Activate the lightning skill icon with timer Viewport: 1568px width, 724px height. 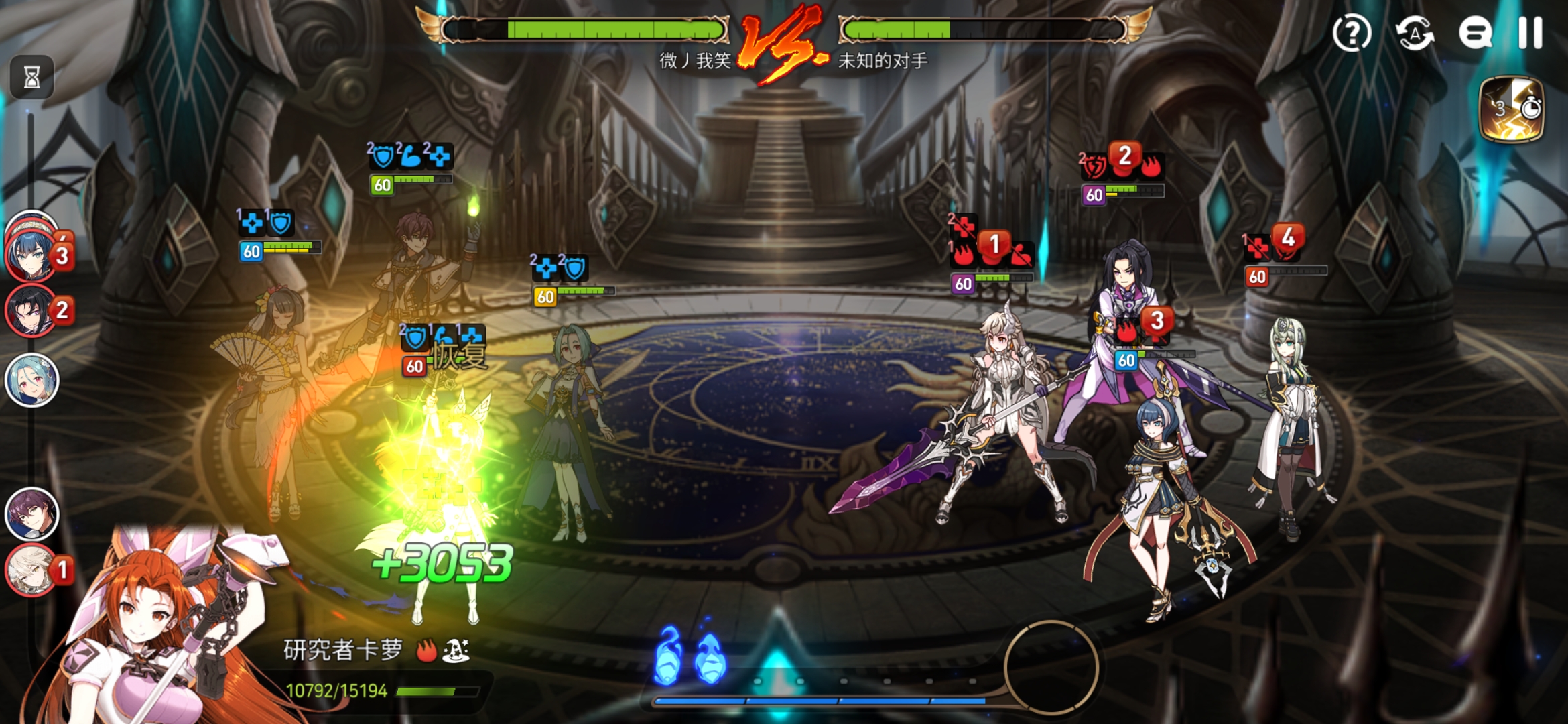(x=1511, y=109)
